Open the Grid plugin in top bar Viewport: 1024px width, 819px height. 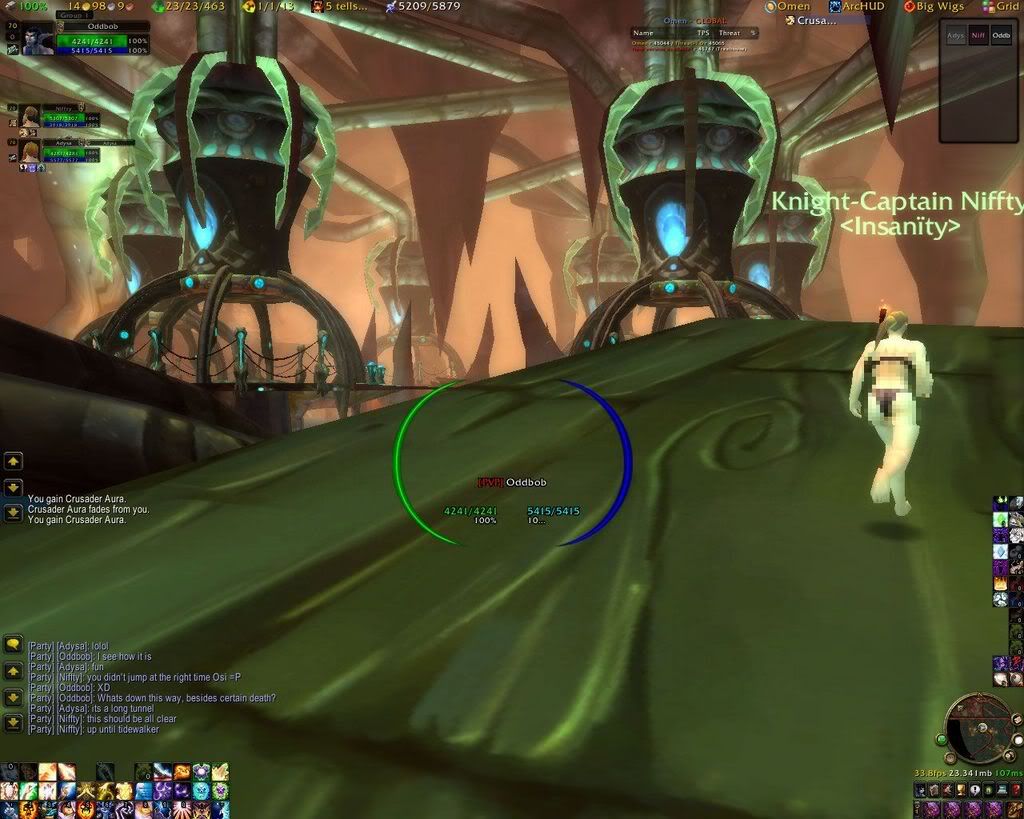pos(1000,6)
